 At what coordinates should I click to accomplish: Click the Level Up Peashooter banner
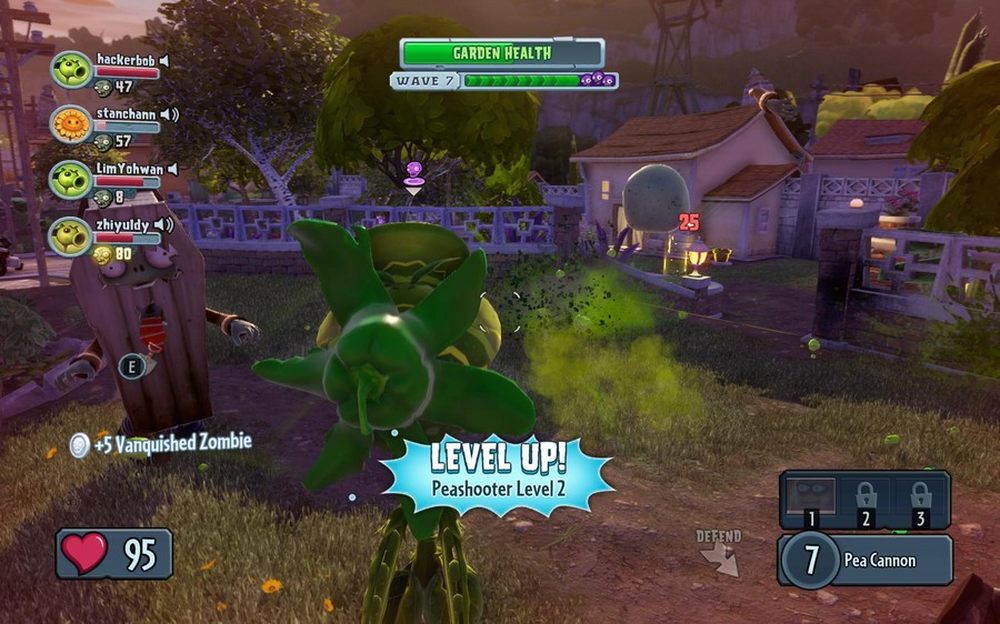[498, 470]
